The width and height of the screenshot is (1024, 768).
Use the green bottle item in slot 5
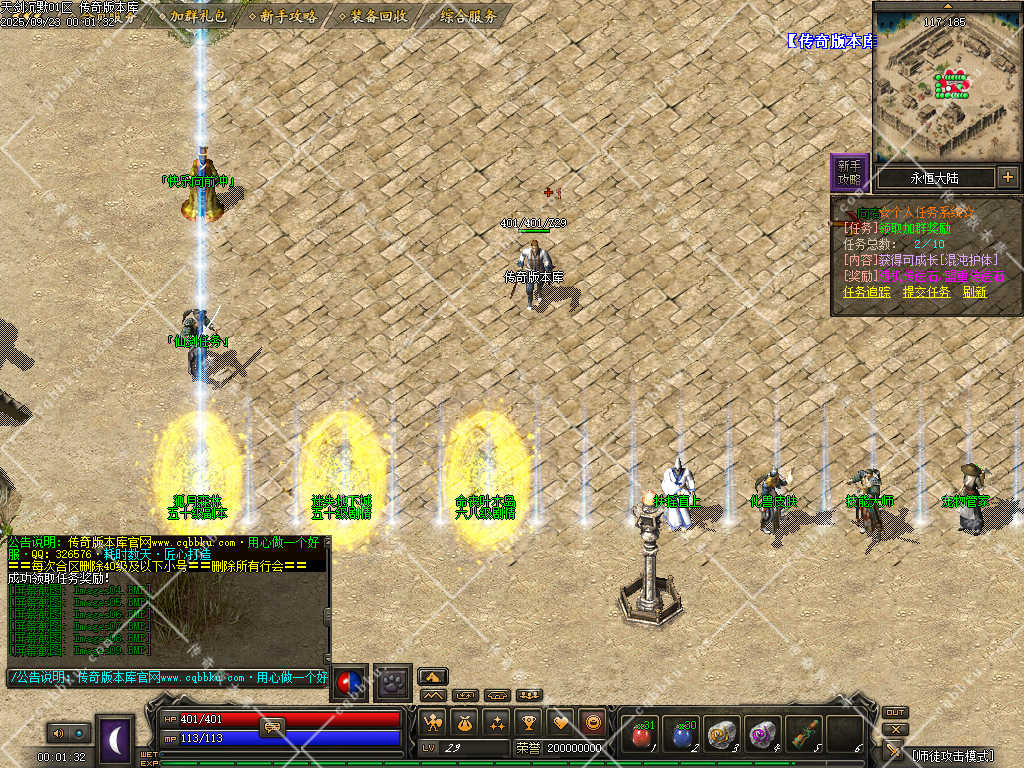tap(802, 735)
